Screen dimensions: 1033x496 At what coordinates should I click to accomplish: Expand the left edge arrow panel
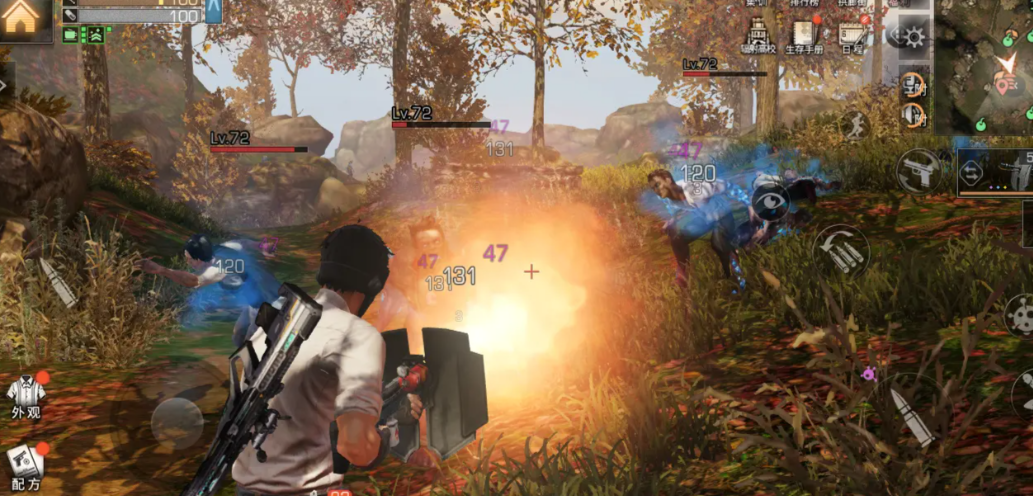pos(6,84)
